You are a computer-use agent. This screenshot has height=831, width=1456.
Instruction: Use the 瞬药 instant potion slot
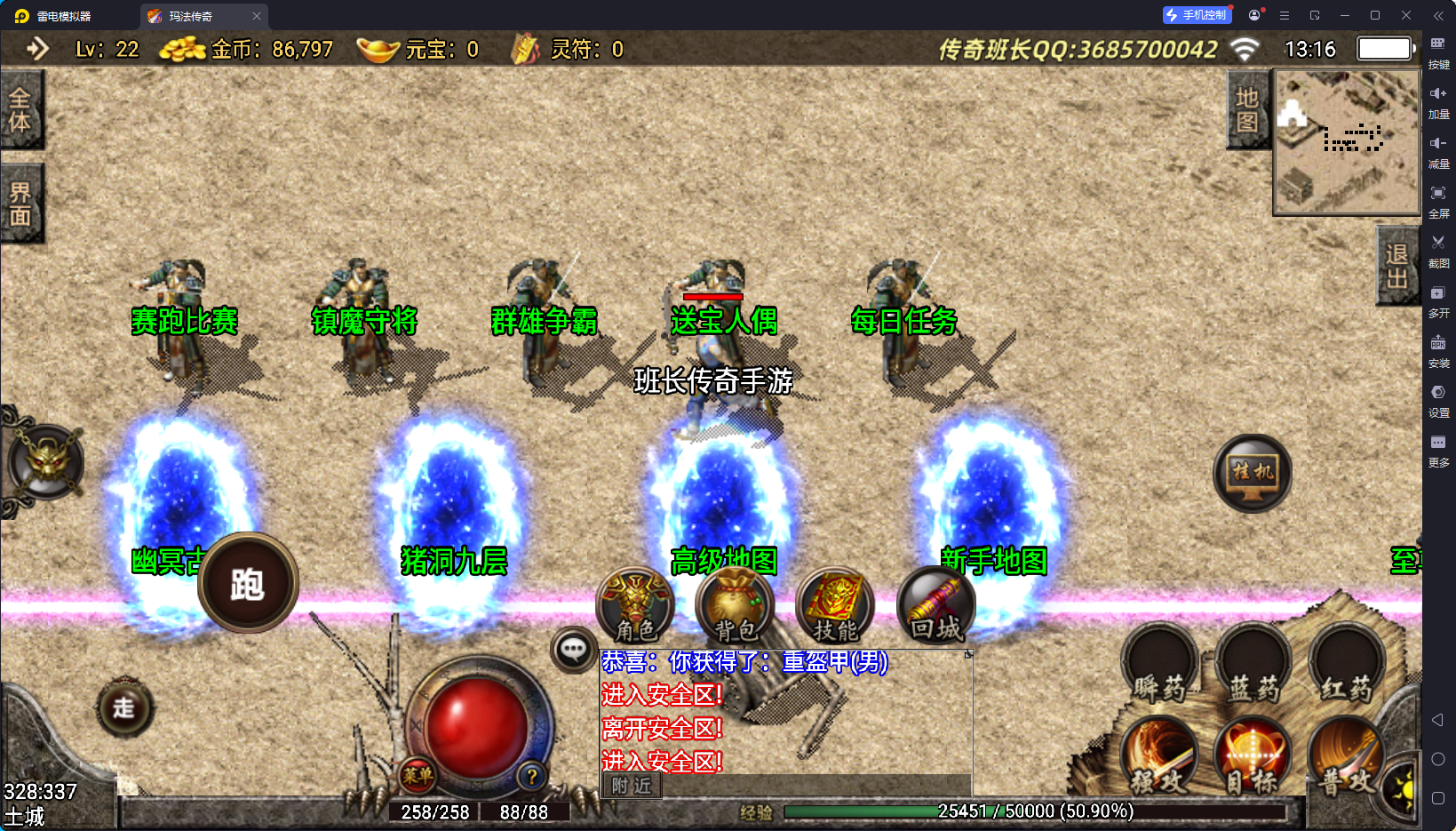pos(1159,665)
